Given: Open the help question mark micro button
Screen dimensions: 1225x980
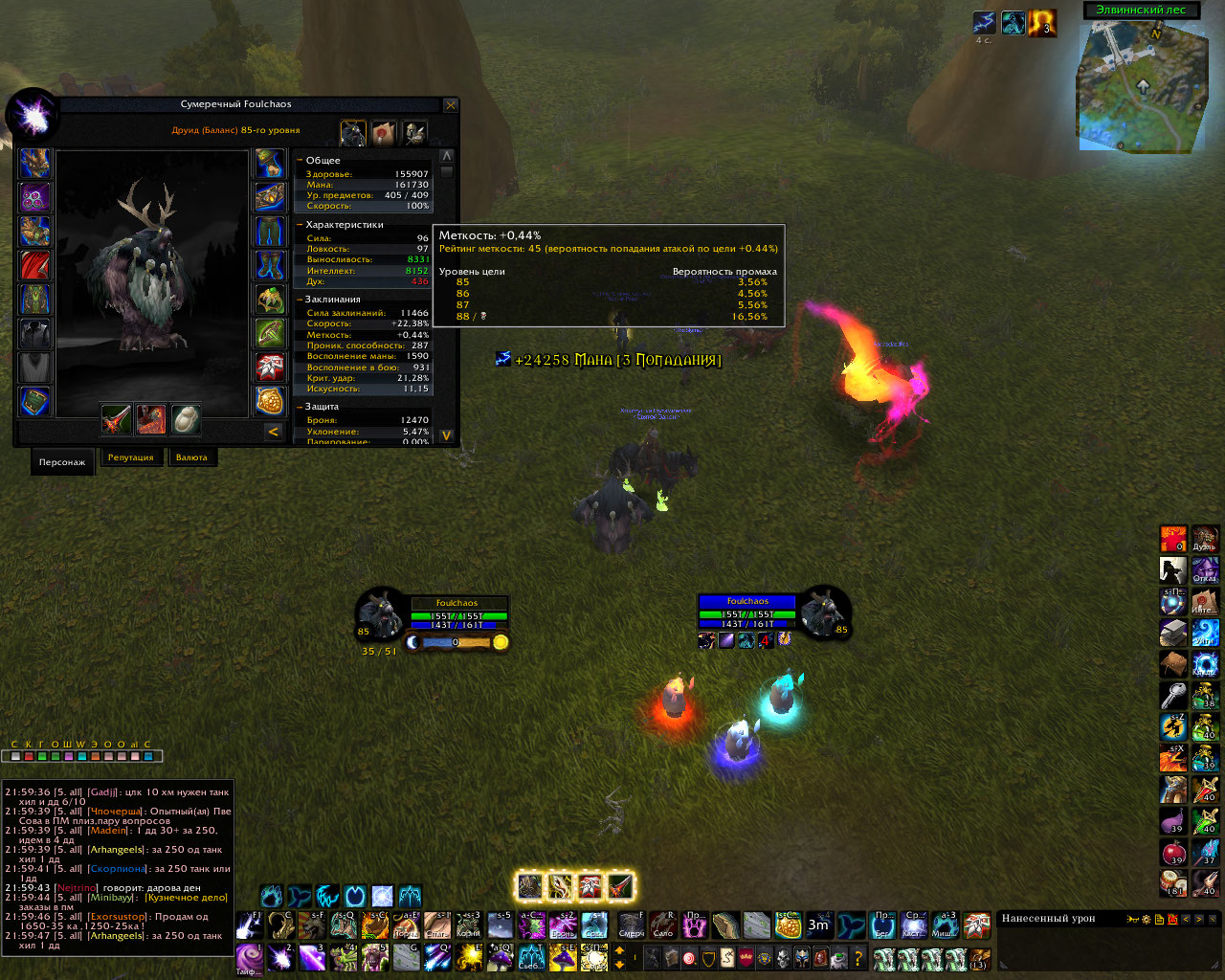Looking at the screenshot, I should coord(857,958).
